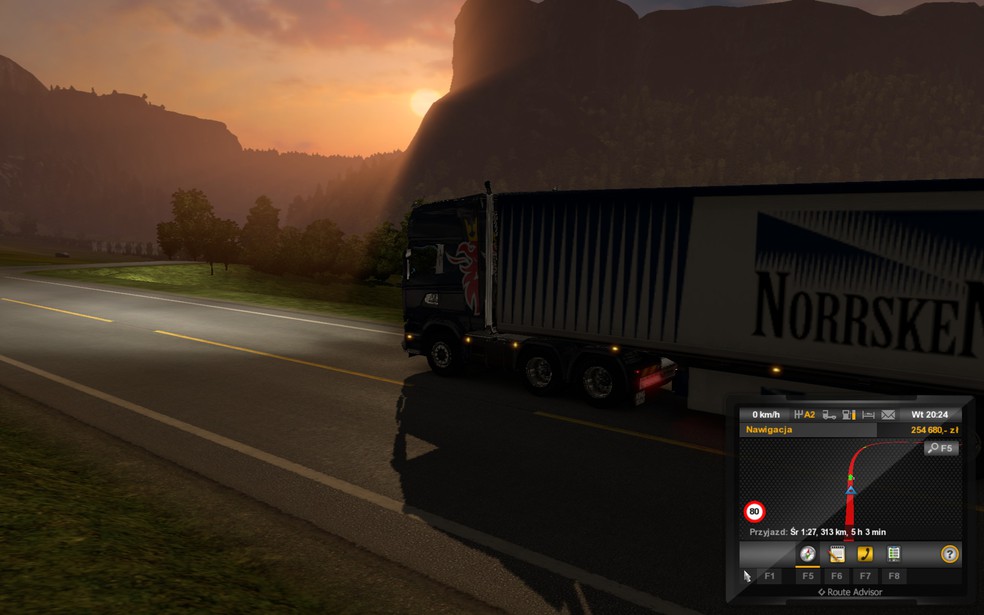Viewport: 984px width, 615px height.
Task: Open the job info notepad tab
Action: 837,554
